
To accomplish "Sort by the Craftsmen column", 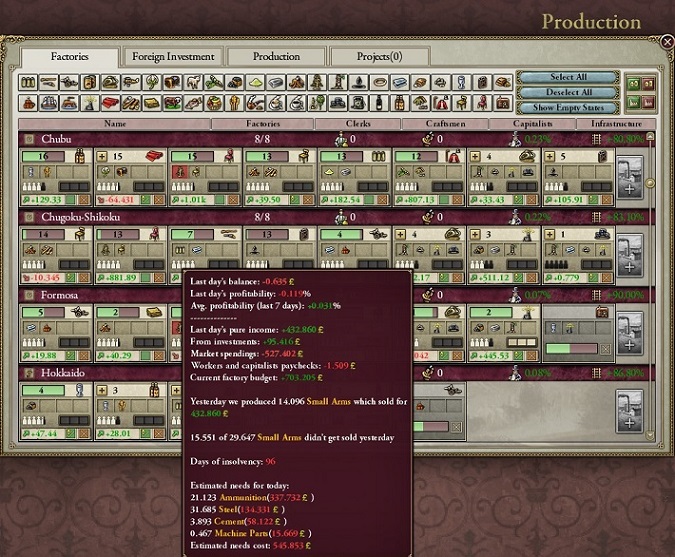I will [444, 124].
